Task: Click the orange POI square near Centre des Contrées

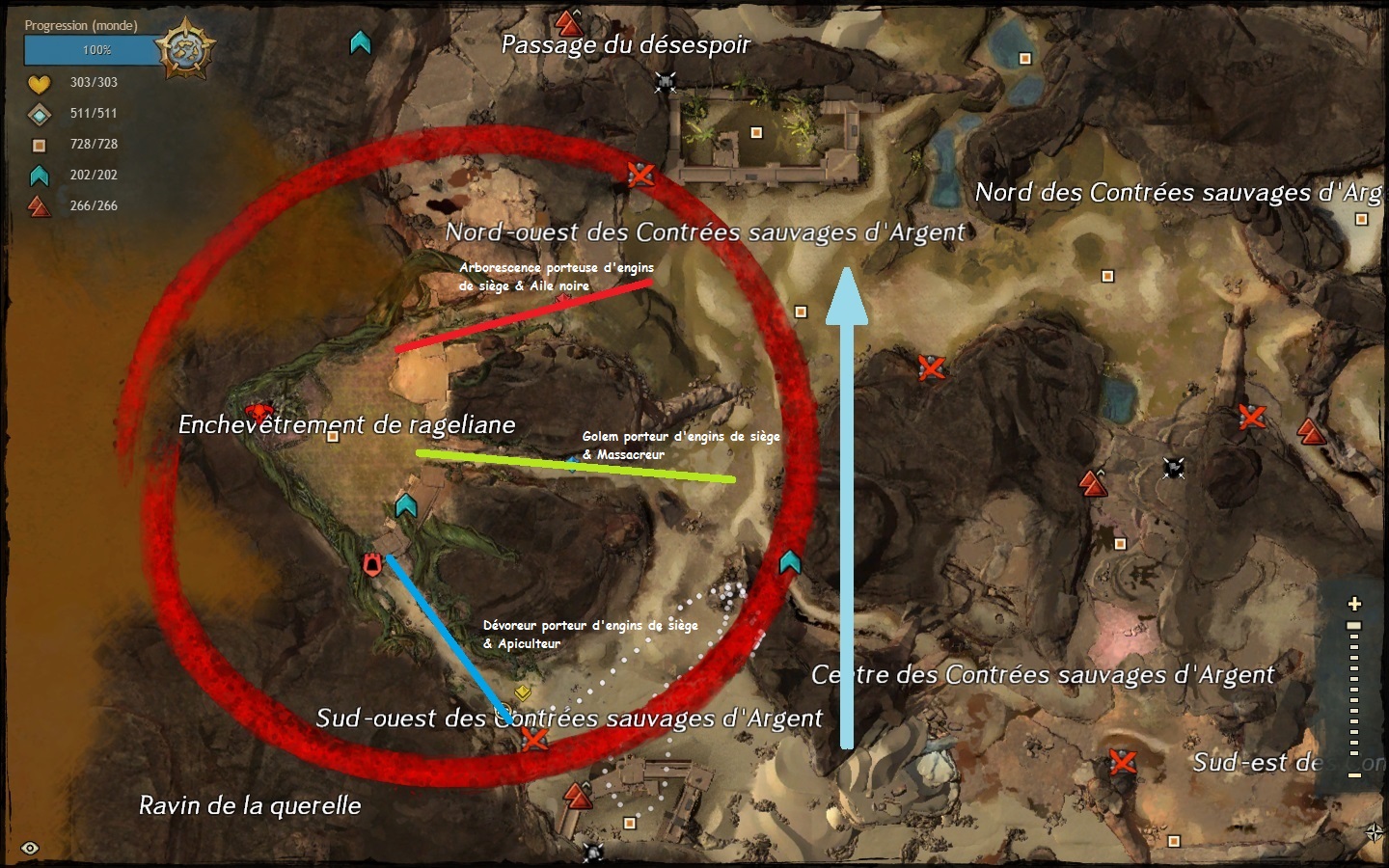Action: point(1119,542)
